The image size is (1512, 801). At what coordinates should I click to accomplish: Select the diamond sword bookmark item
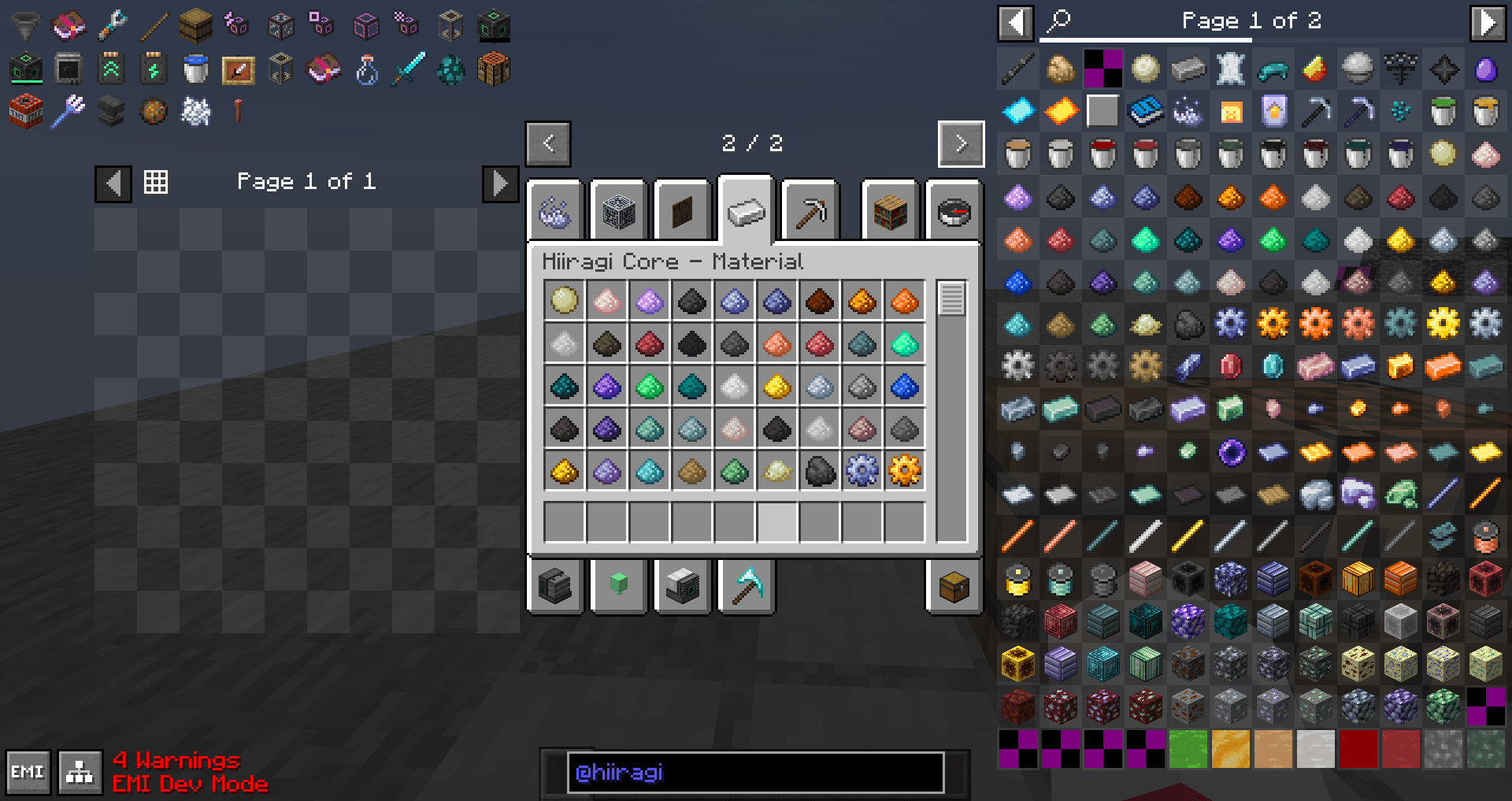point(409,69)
